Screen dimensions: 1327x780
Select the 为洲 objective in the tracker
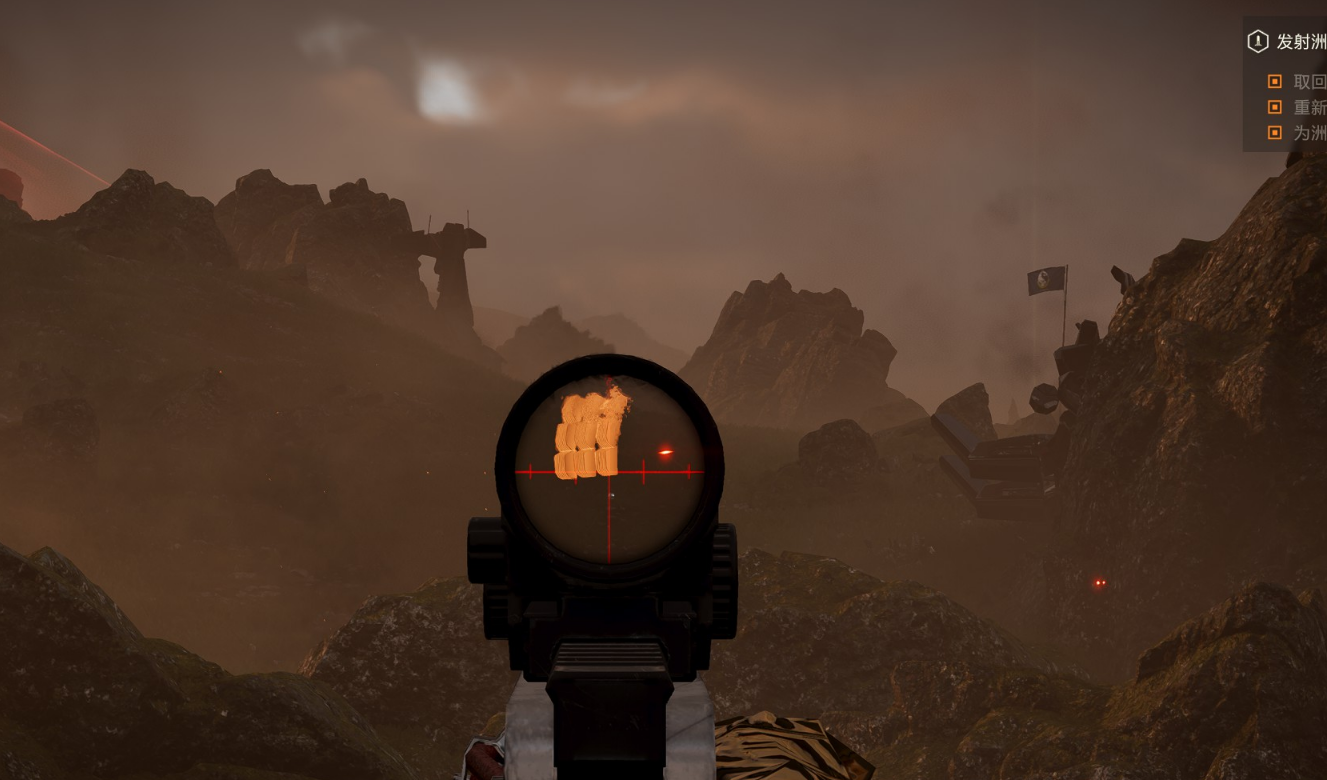pyautogui.click(x=1308, y=132)
